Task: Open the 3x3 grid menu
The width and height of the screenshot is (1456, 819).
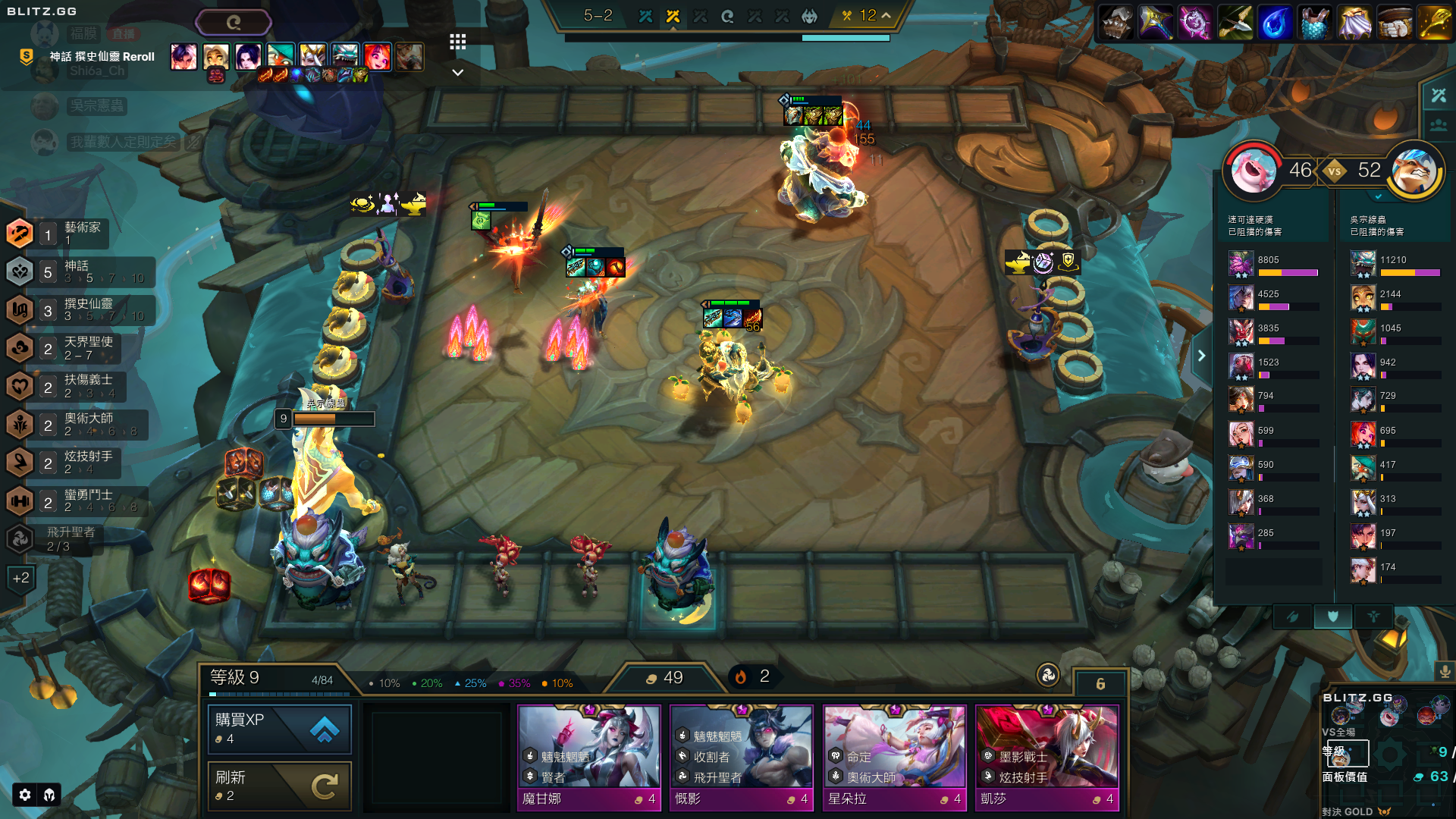Action: pos(457,42)
